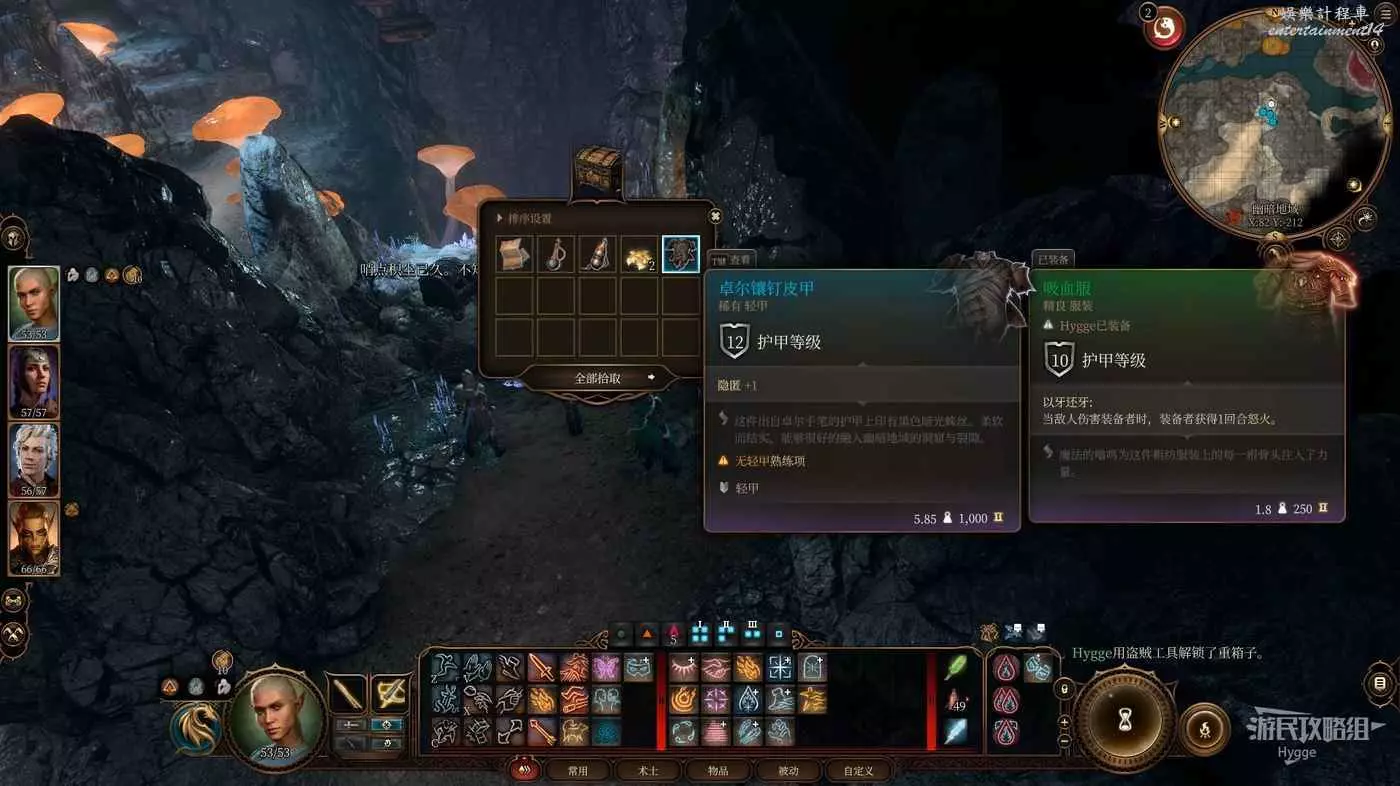Select the Drow studded leather armour slot
Screen dimensions: 1400x786
(x=681, y=255)
